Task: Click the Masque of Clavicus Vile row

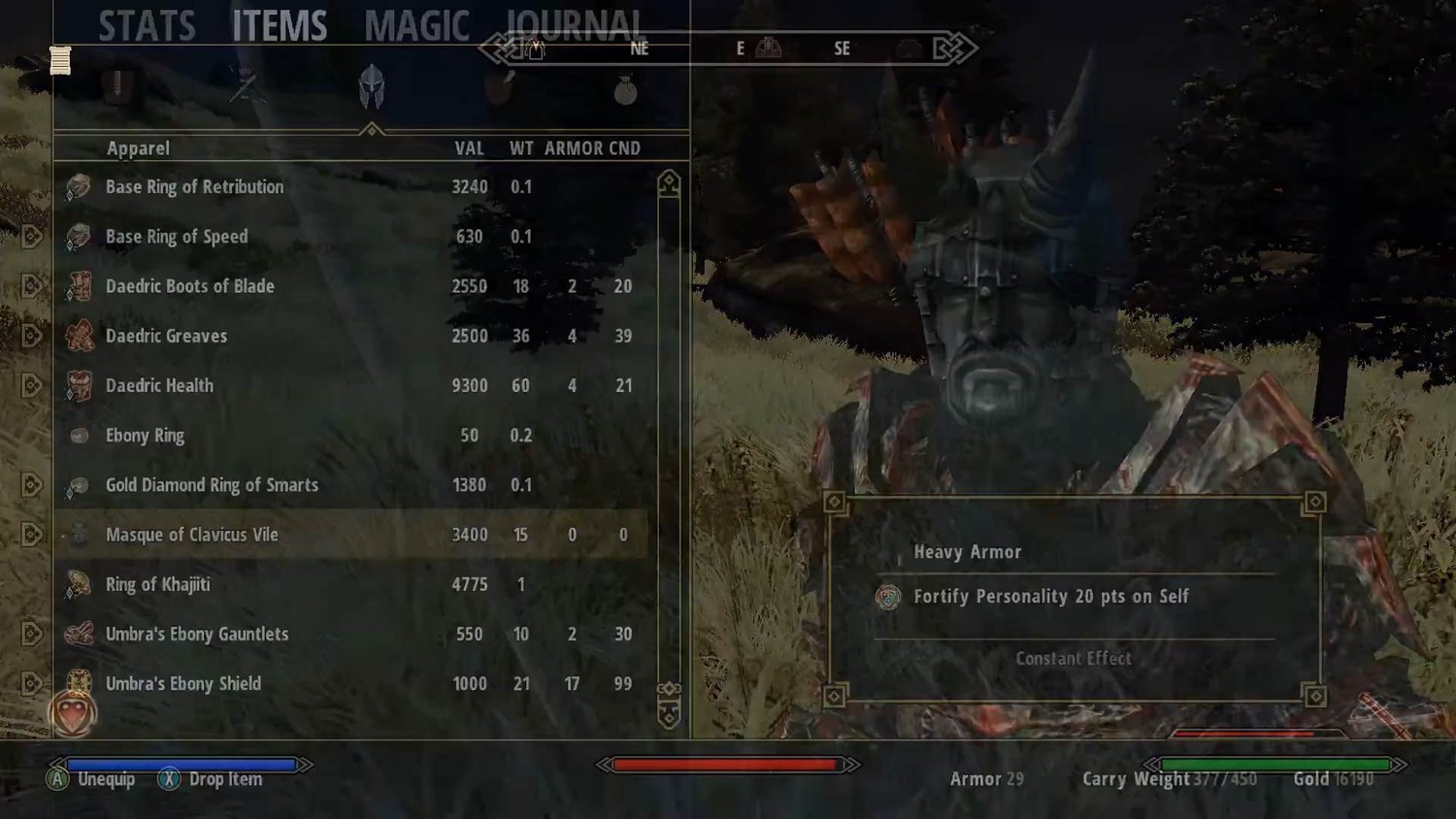Action: coord(191,535)
